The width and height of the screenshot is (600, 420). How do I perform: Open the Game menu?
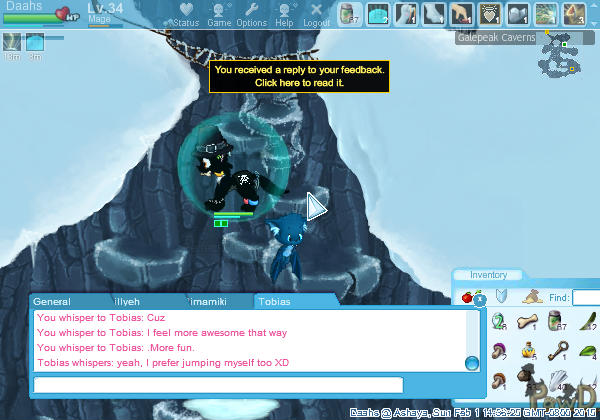coord(219,14)
